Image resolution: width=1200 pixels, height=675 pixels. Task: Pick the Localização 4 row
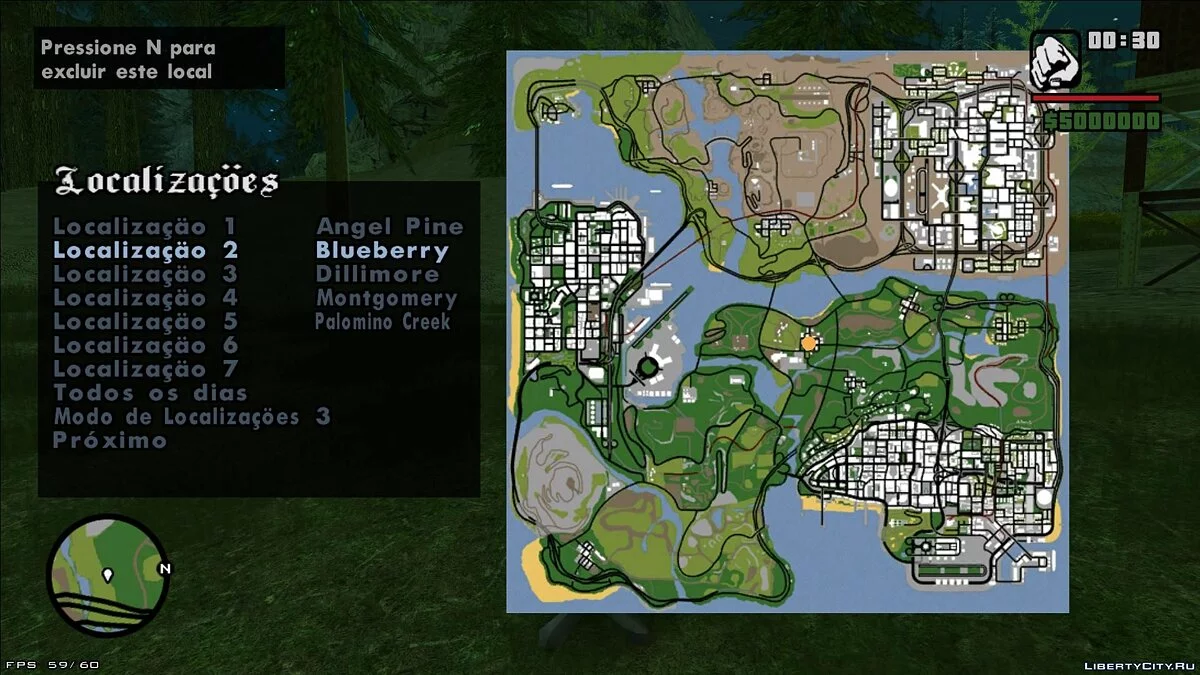[145, 298]
